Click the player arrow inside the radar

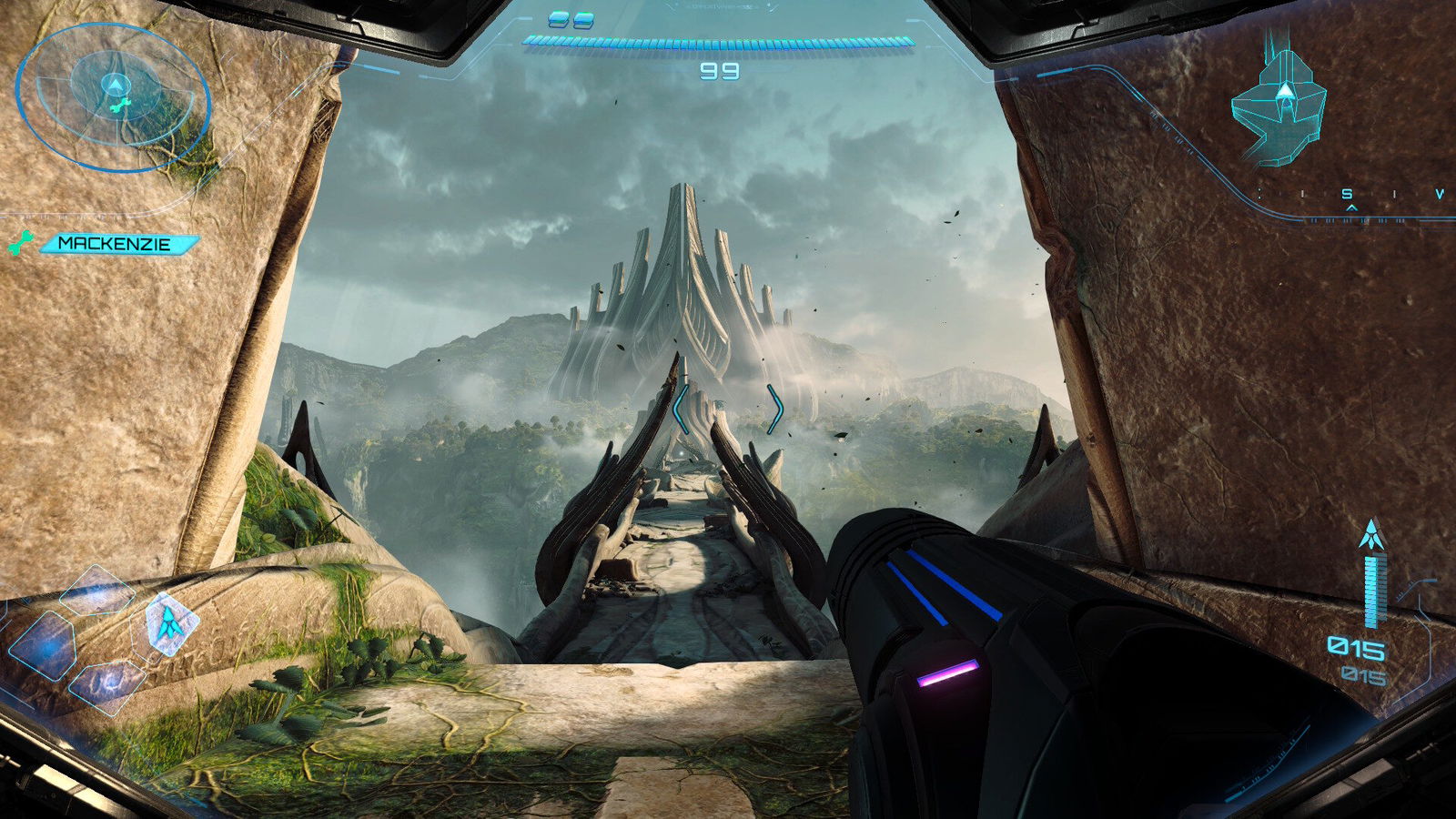(115, 85)
